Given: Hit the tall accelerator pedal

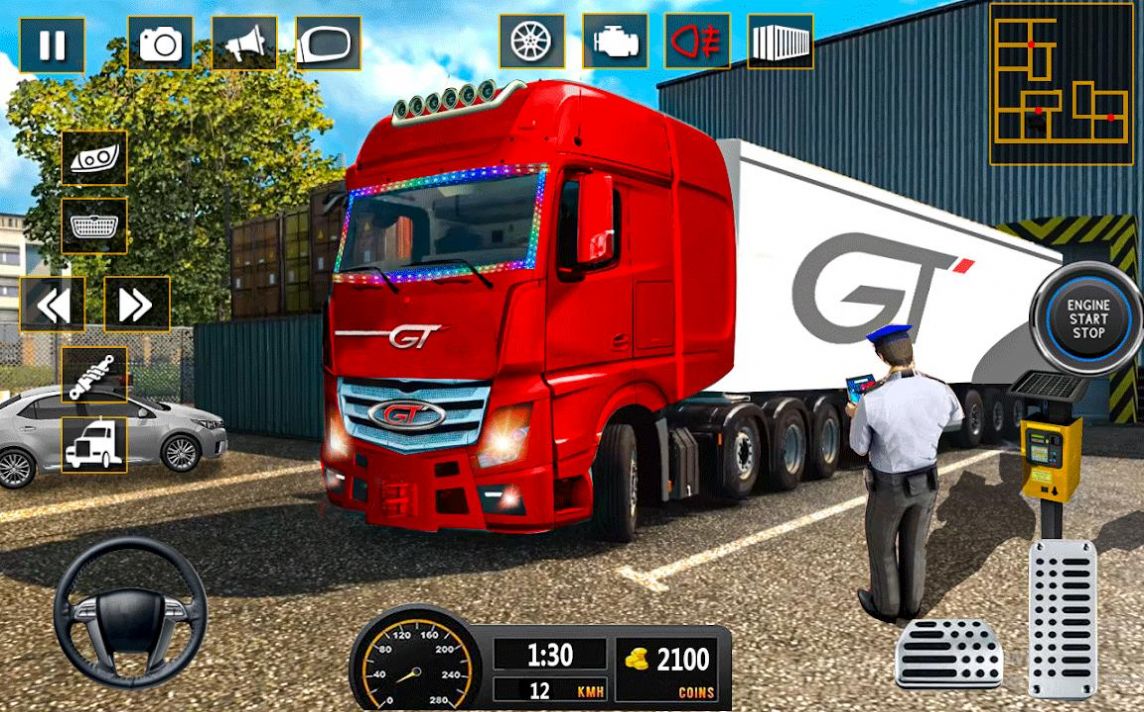Looking at the screenshot, I should 1062,617.
